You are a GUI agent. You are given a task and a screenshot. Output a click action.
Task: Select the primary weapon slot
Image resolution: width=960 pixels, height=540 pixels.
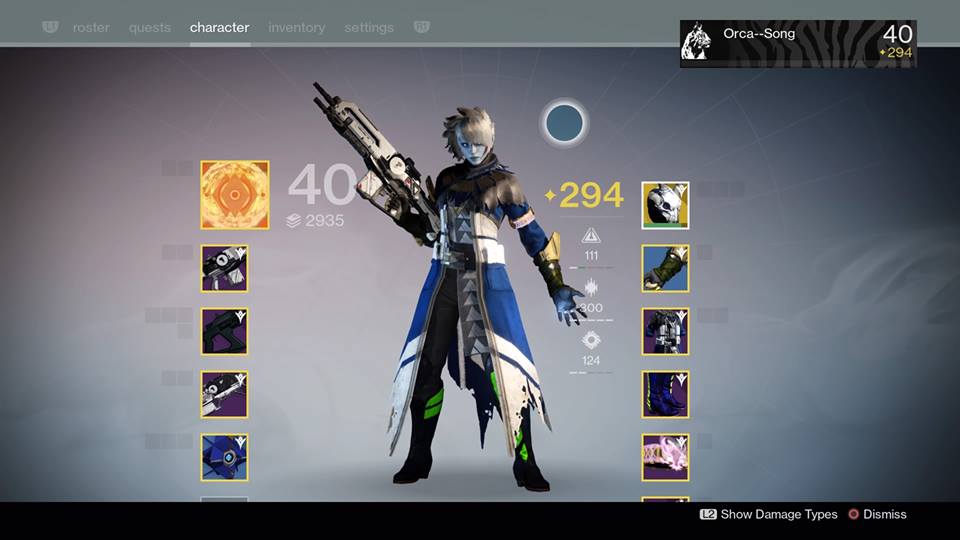point(225,268)
